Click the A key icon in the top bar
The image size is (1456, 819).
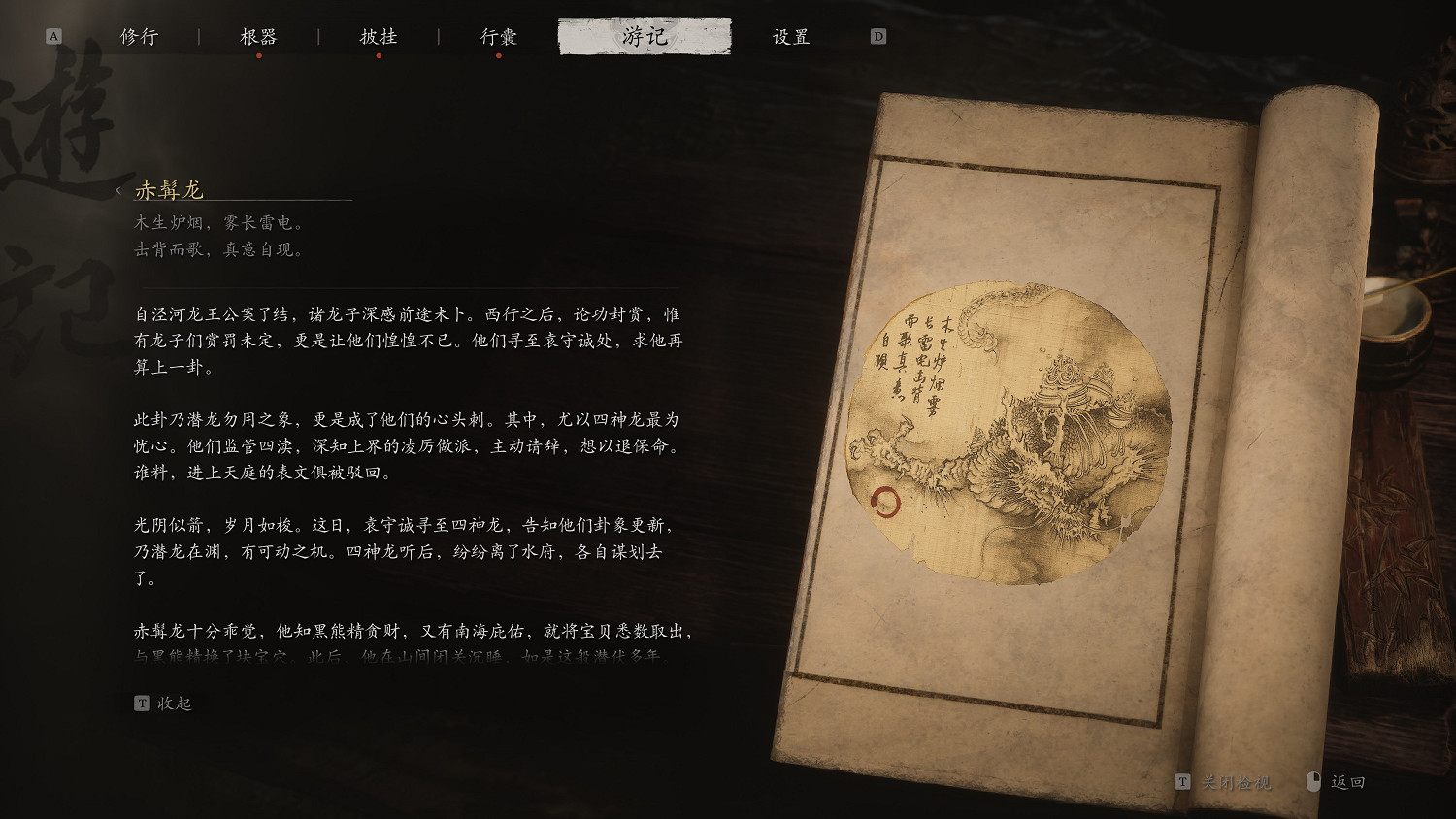[x=53, y=34]
